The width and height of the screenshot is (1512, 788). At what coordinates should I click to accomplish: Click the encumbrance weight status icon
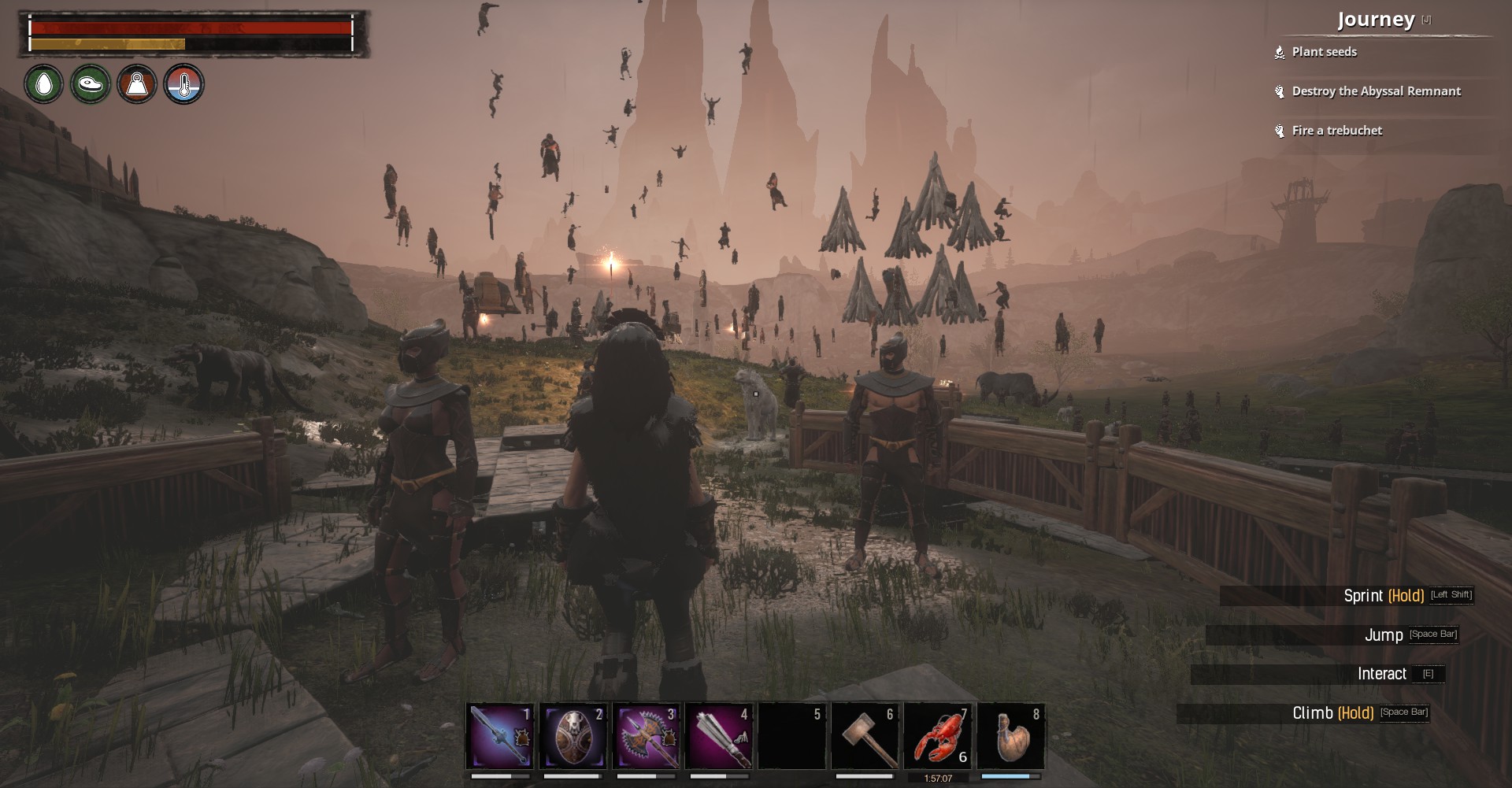tap(137, 84)
